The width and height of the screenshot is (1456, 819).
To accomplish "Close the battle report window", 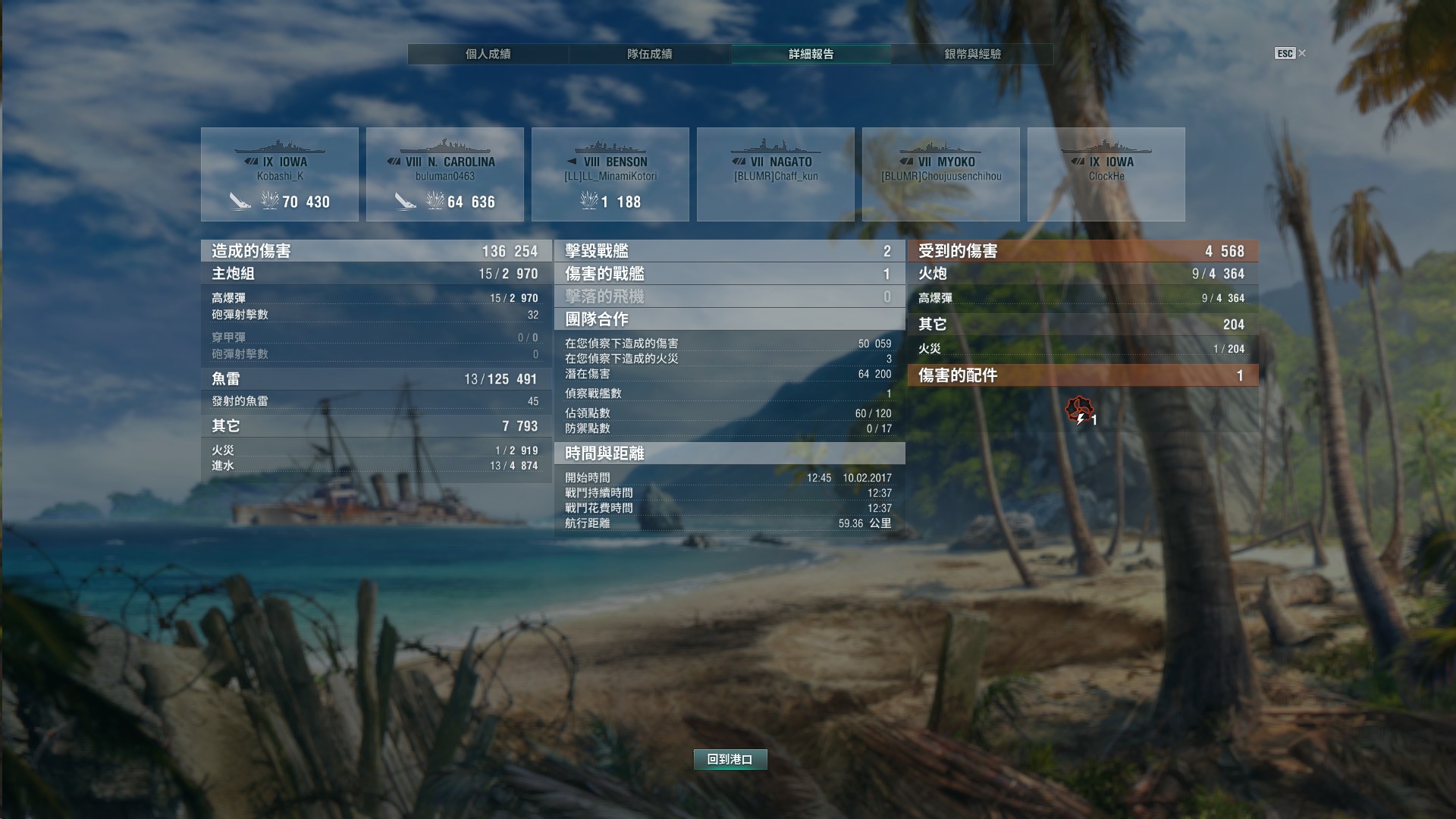I will 1301,53.
